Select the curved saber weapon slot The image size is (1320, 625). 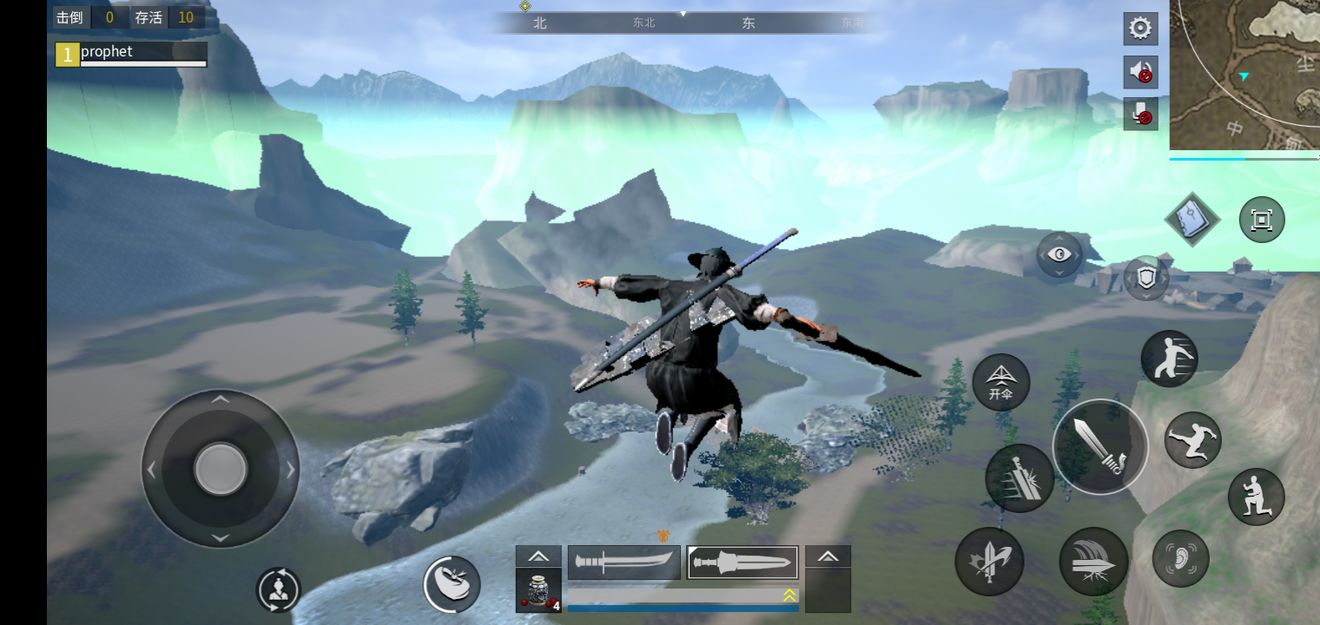[624, 562]
